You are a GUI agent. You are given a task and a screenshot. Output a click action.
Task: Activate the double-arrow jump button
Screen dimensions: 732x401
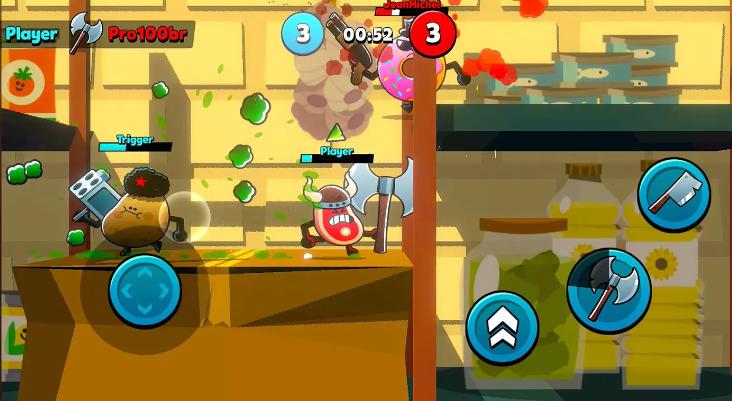click(x=502, y=328)
